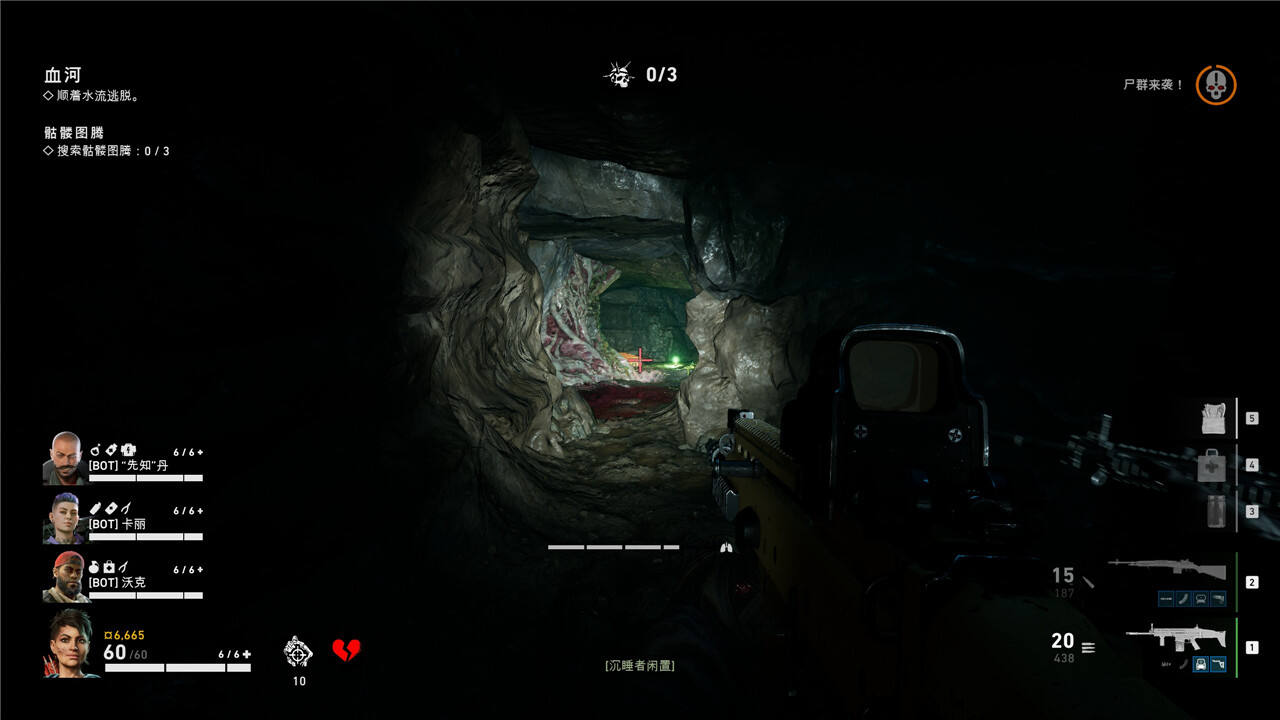The image size is (1280, 720).
Task: Click the crosshair target icon above 10
Action: coord(298,651)
